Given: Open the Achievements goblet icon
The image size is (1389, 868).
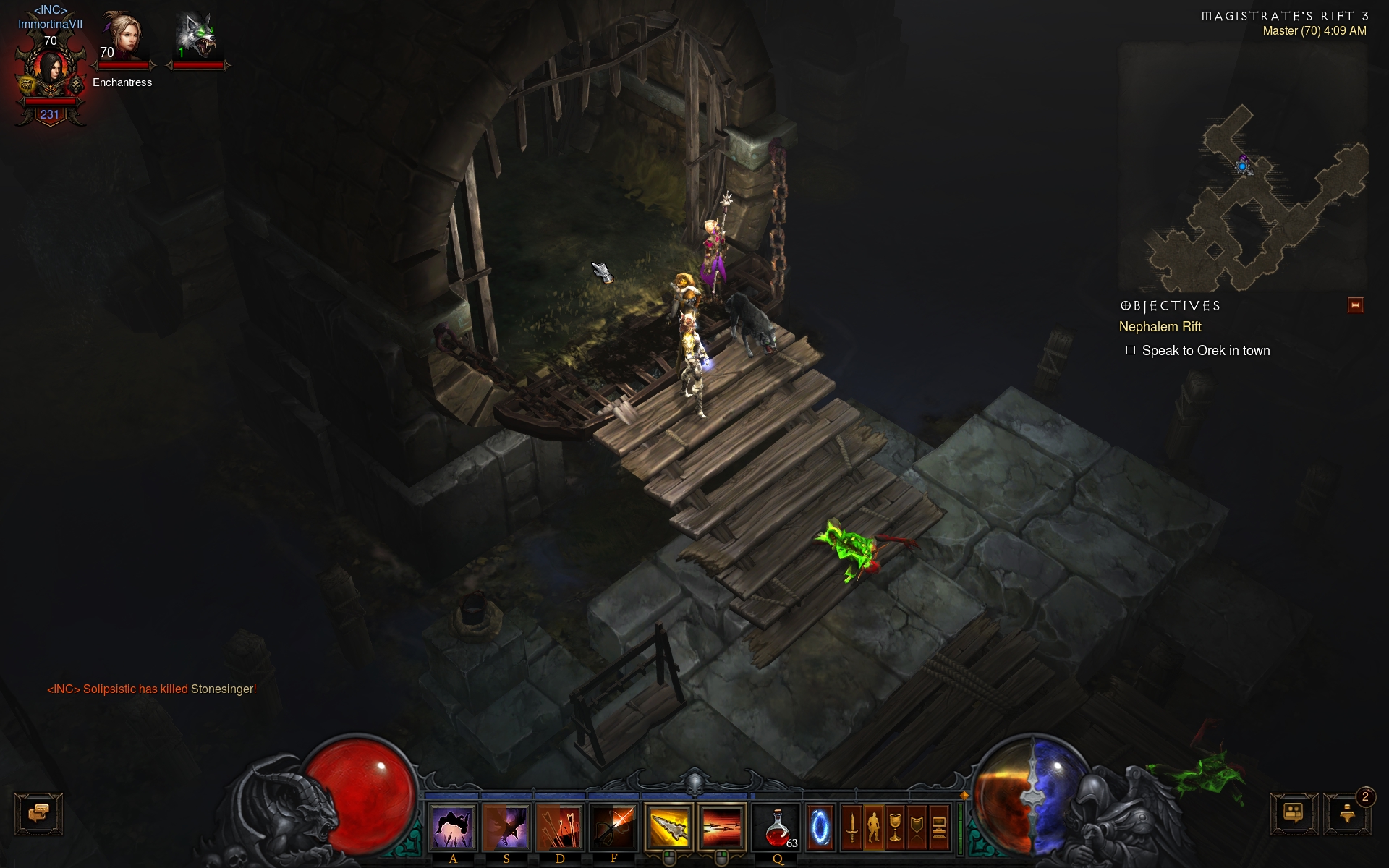Looking at the screenshot, I should coord(896,827).
